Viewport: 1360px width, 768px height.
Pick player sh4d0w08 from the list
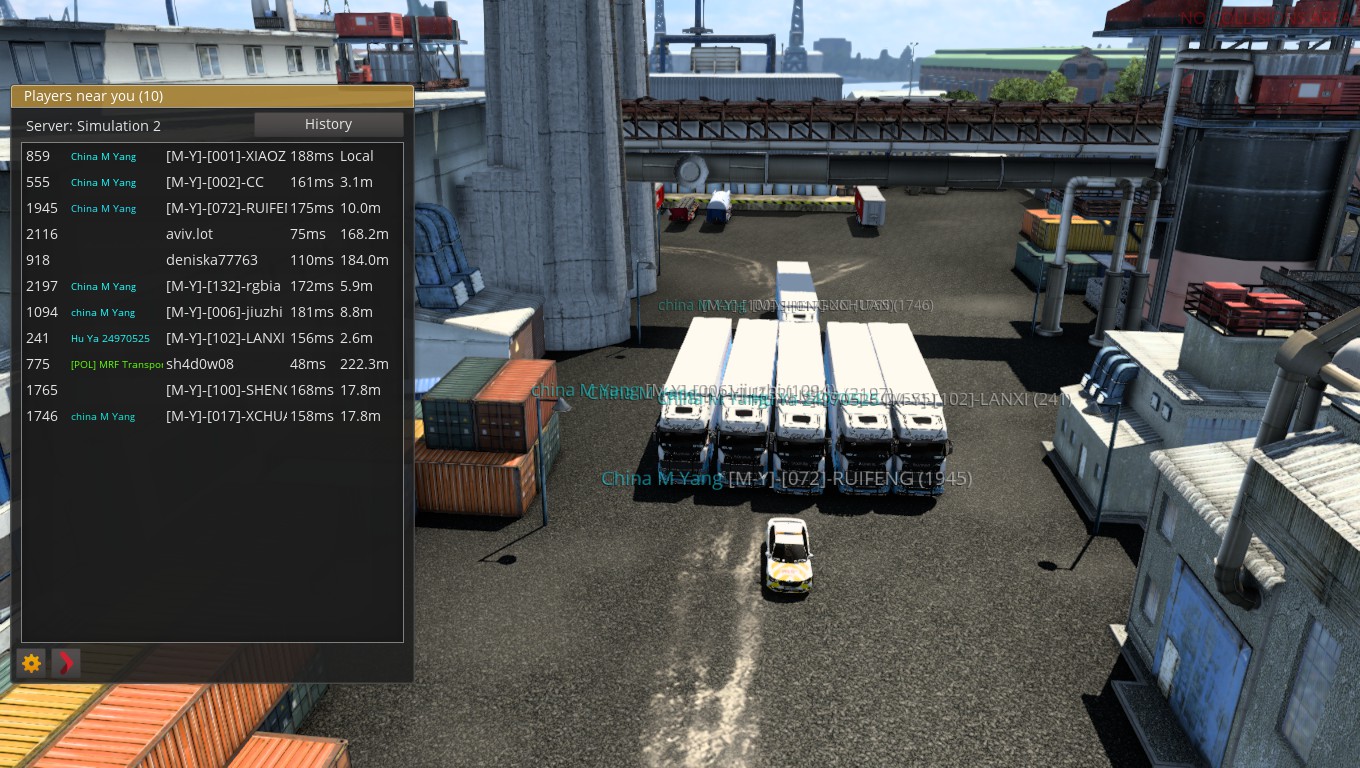pos(200,364)
